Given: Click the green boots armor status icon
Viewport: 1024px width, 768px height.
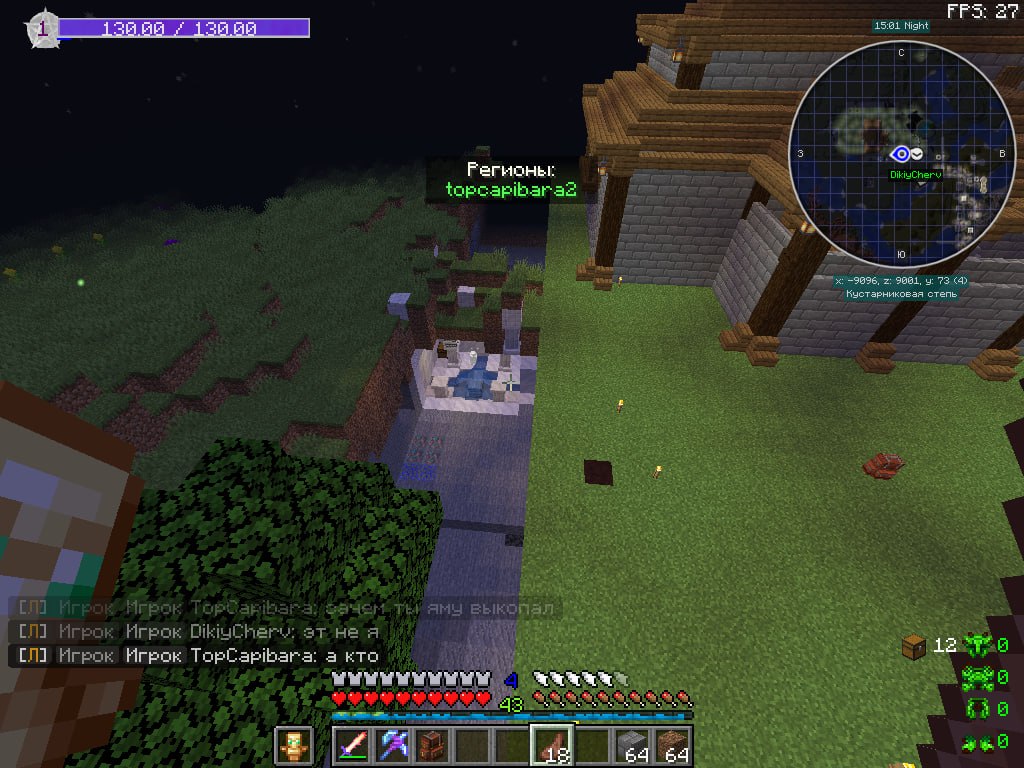Looking at the screenshot, I should tap(975, 742).
